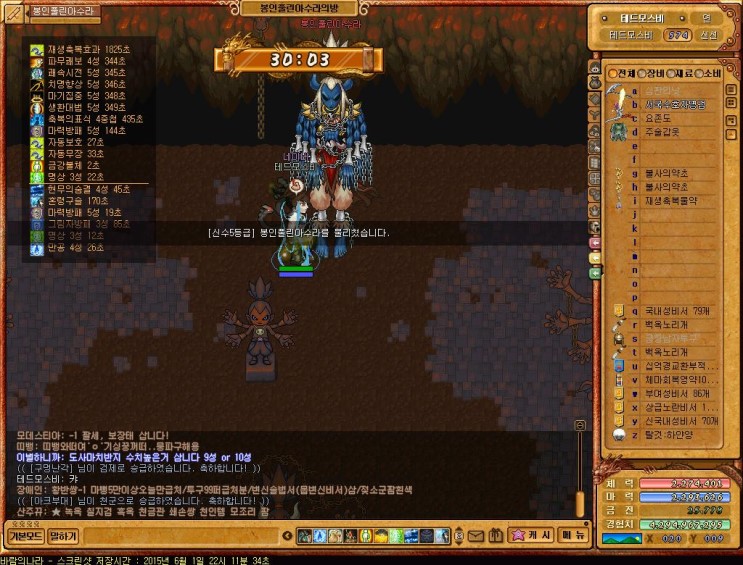Click the 기본모드 chat mode button
Screen dimensions: 743x565
pyautogui.click(x=24, y=536)
